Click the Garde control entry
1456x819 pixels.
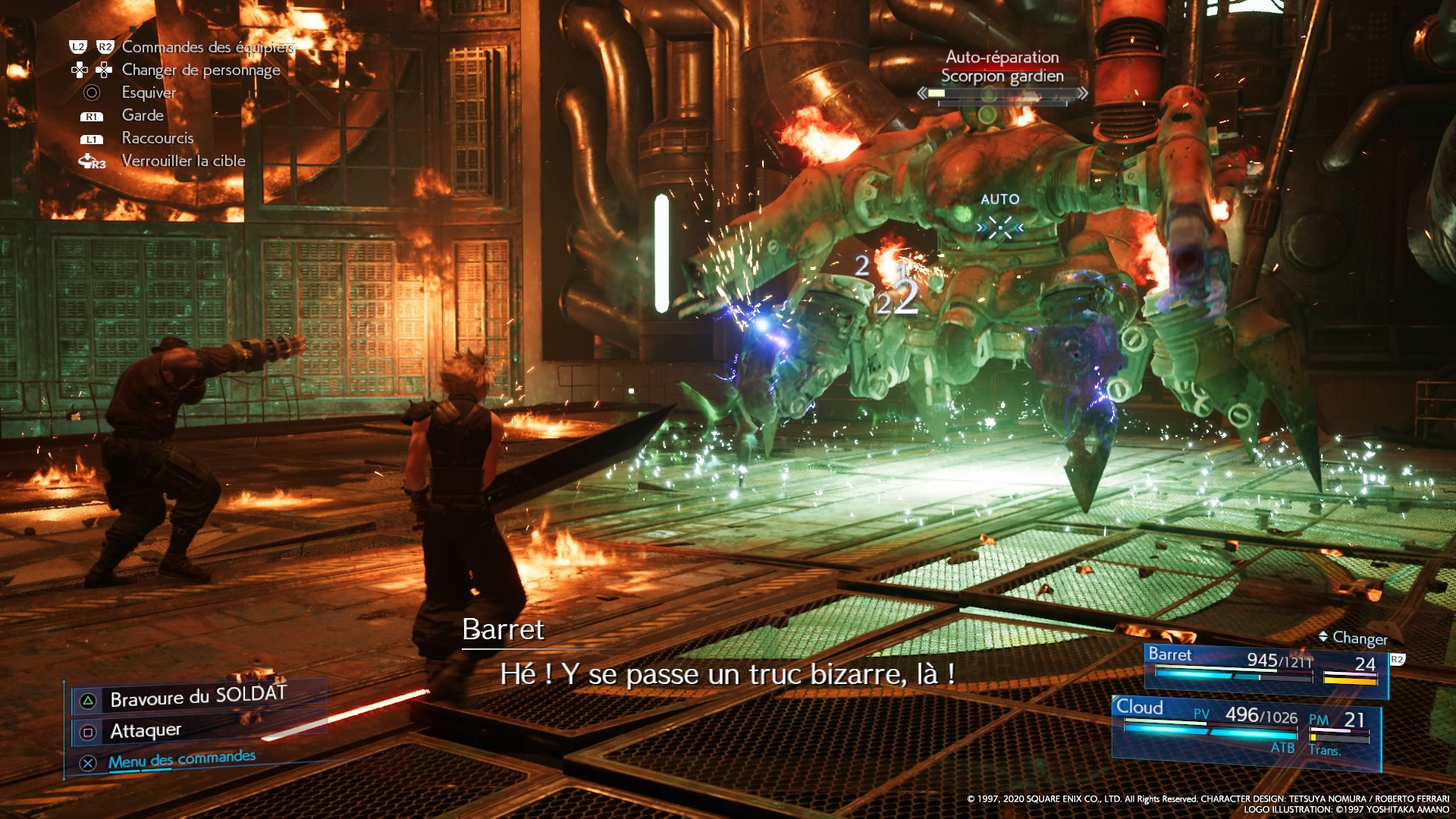pos(143,115)
